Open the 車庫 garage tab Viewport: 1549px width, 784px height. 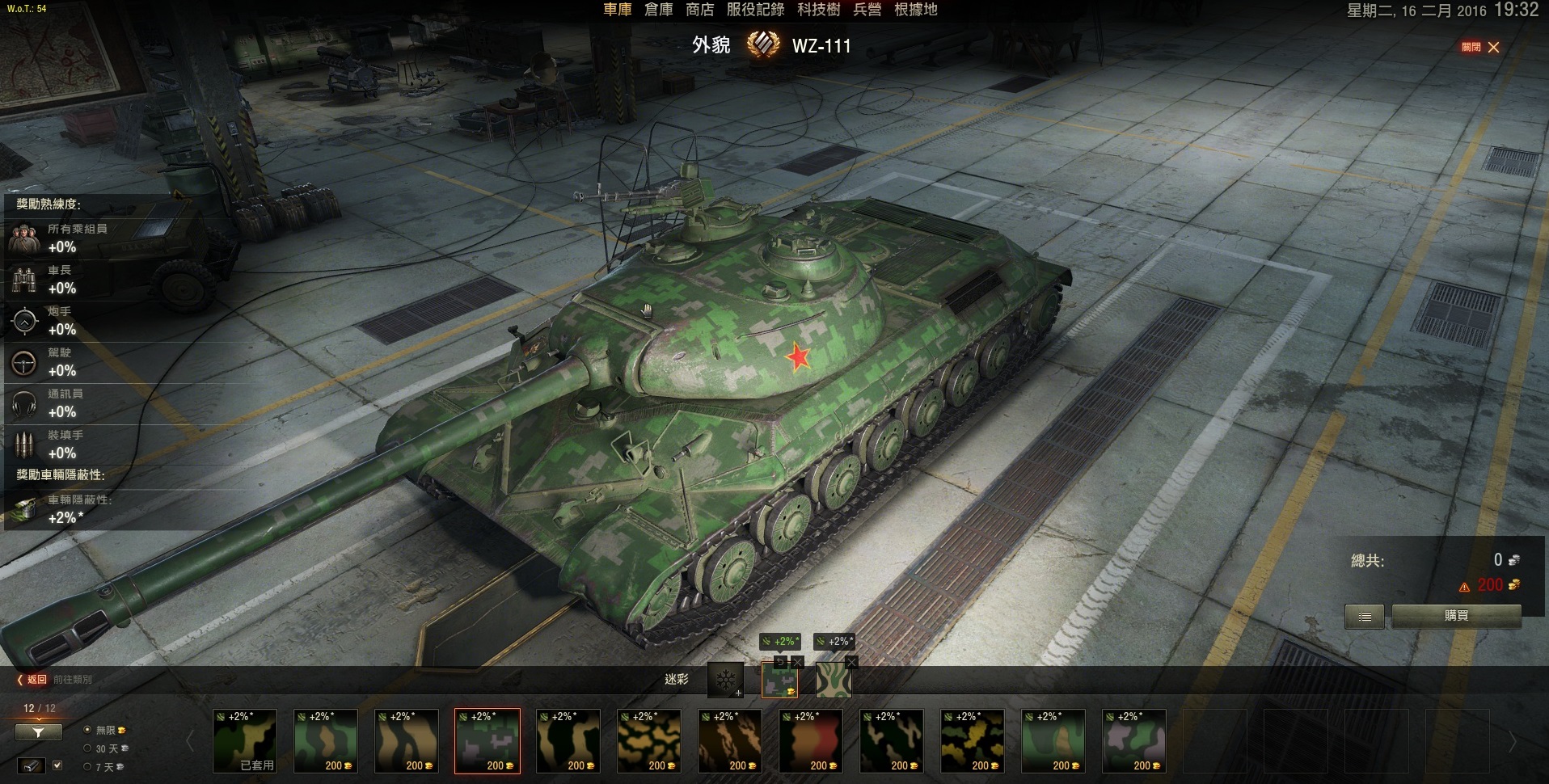click(618, 10)
